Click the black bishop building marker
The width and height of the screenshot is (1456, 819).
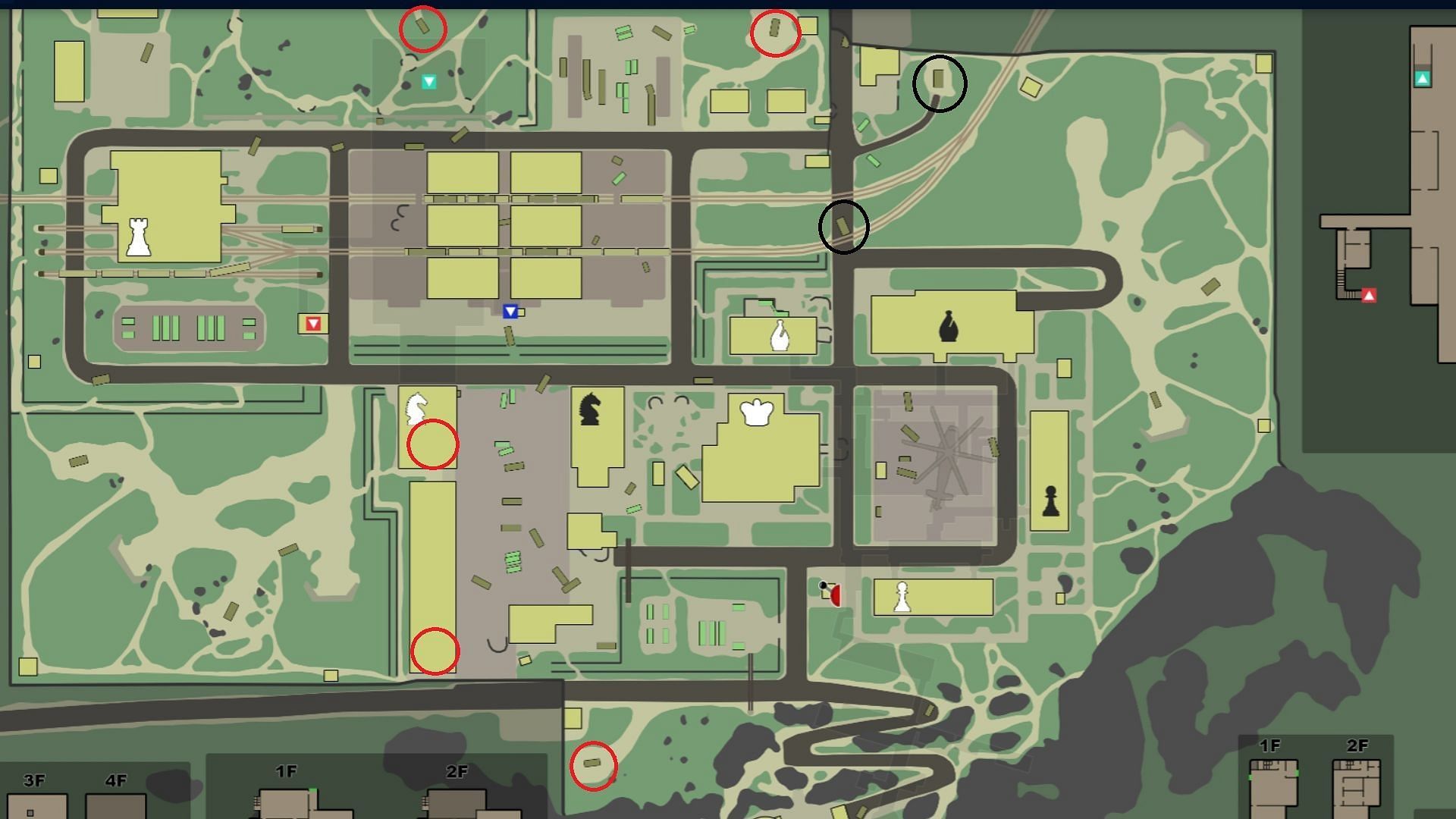(948, 327)
